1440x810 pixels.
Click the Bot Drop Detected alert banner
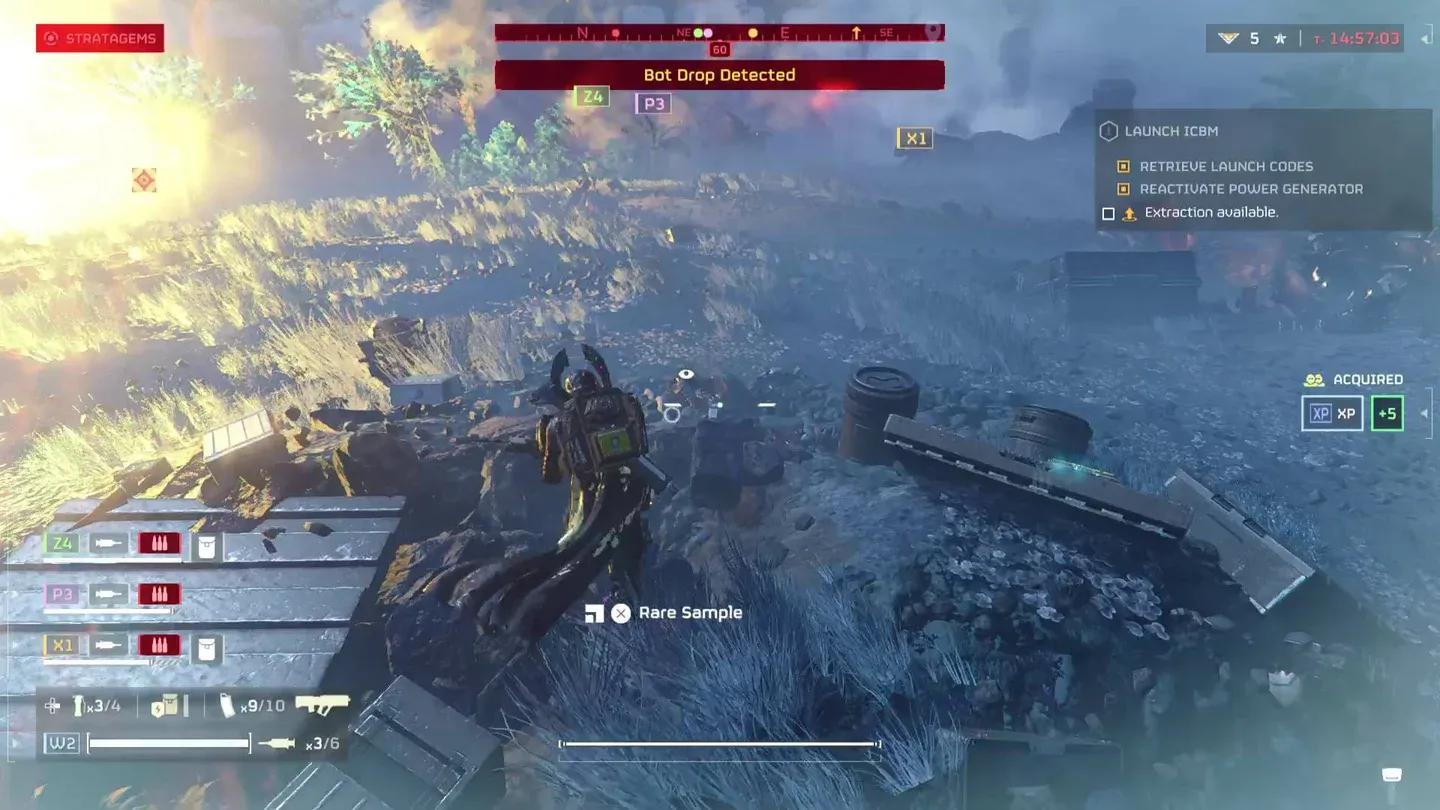tap(719, 75)
